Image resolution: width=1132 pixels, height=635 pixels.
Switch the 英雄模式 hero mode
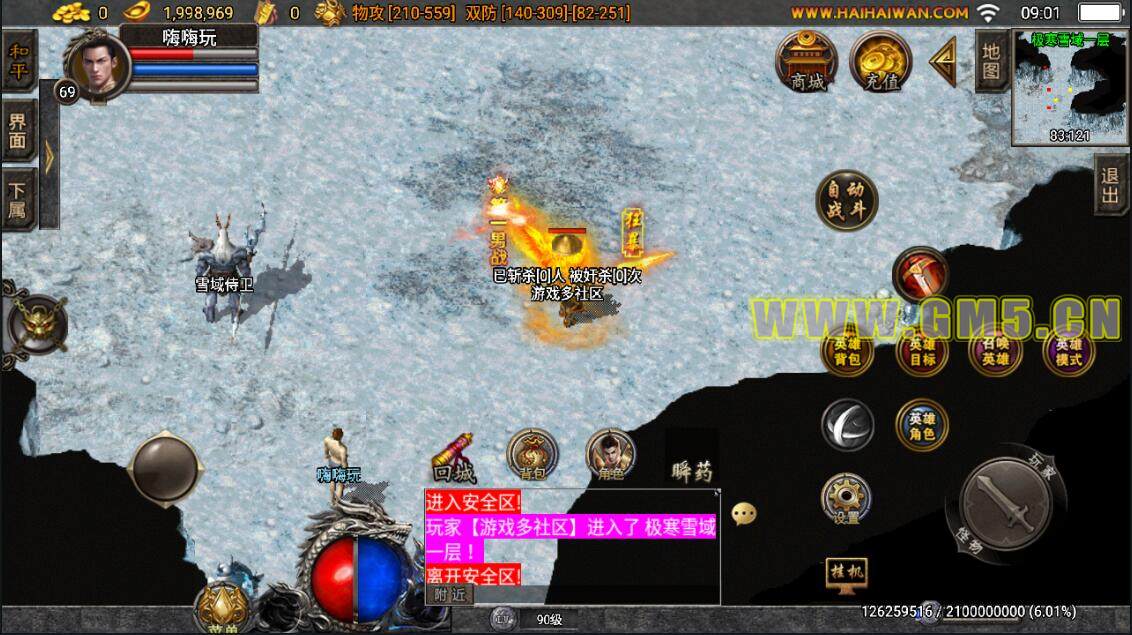[x=1069, y=352]
